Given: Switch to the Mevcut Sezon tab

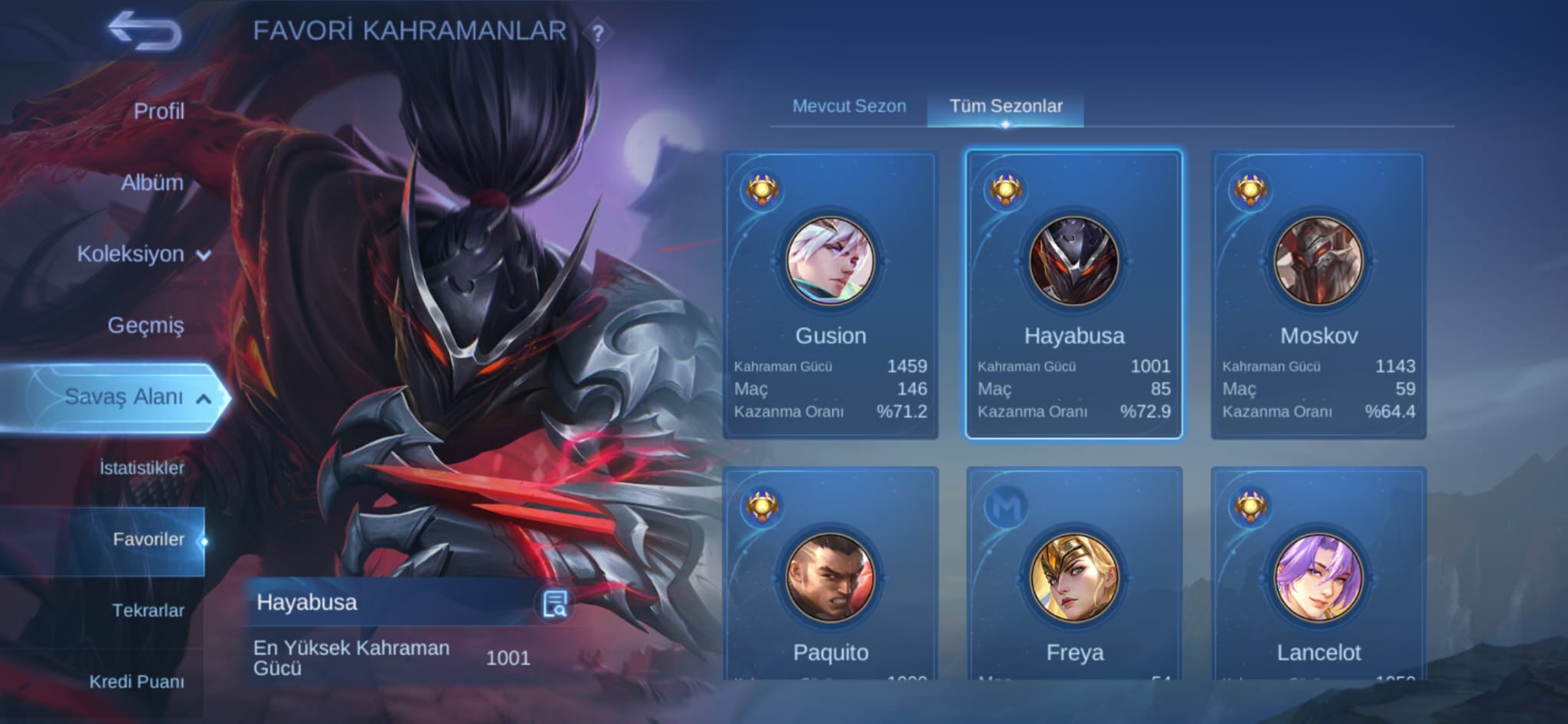Looking at the screenshot, I should 850,106.
